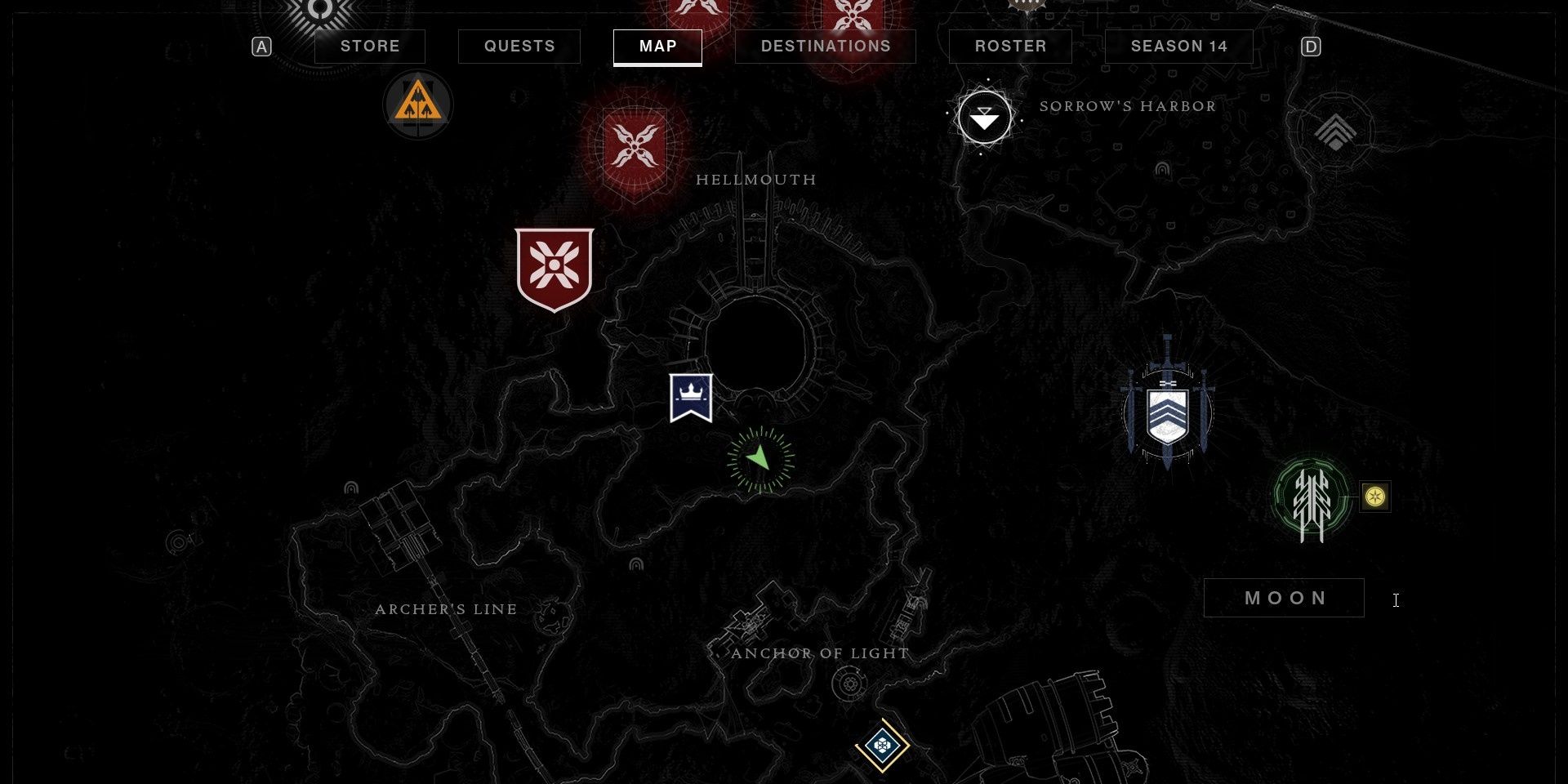This screenshot has height=784, width=1568.
Task: Click the yellow bounty marker beside green vendor
Action: coord(1377,498)
